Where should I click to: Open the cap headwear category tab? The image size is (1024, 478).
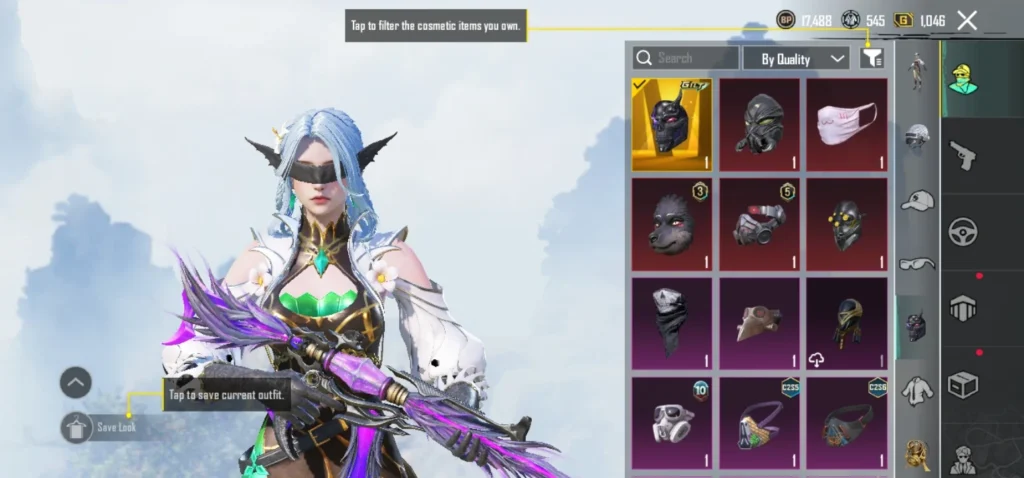click(917, 200)
